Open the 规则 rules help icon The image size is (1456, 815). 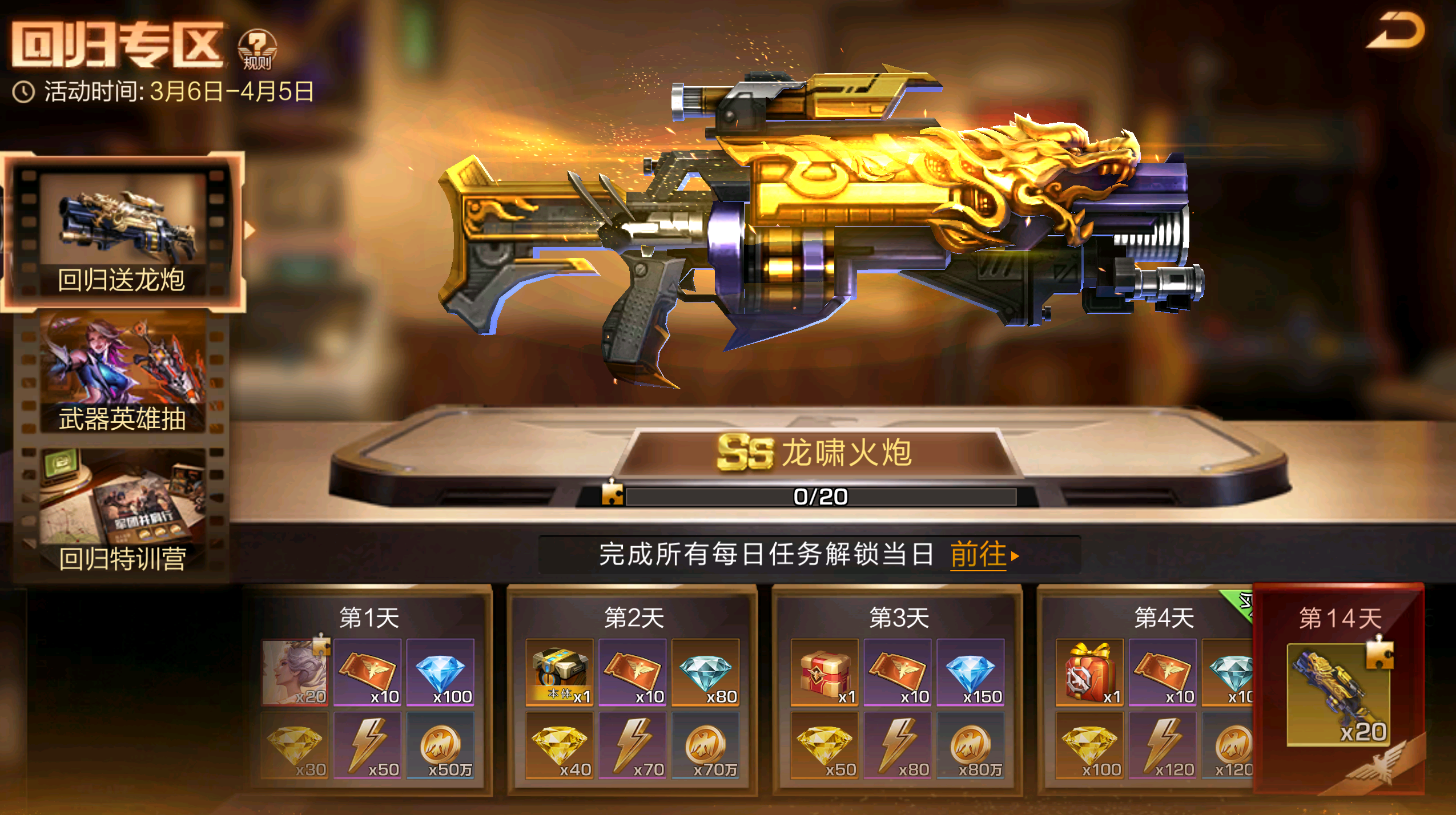tap(257, 50)
